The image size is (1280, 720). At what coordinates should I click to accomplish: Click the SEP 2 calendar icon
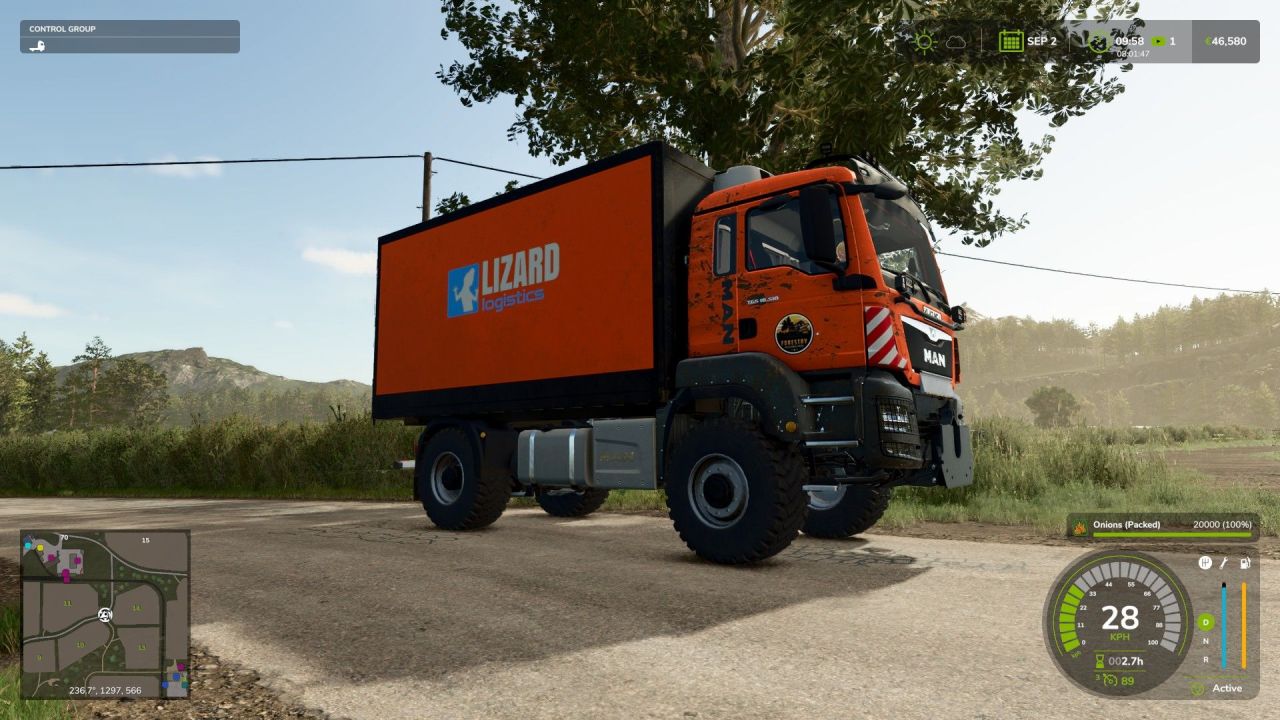(1012, 40)
